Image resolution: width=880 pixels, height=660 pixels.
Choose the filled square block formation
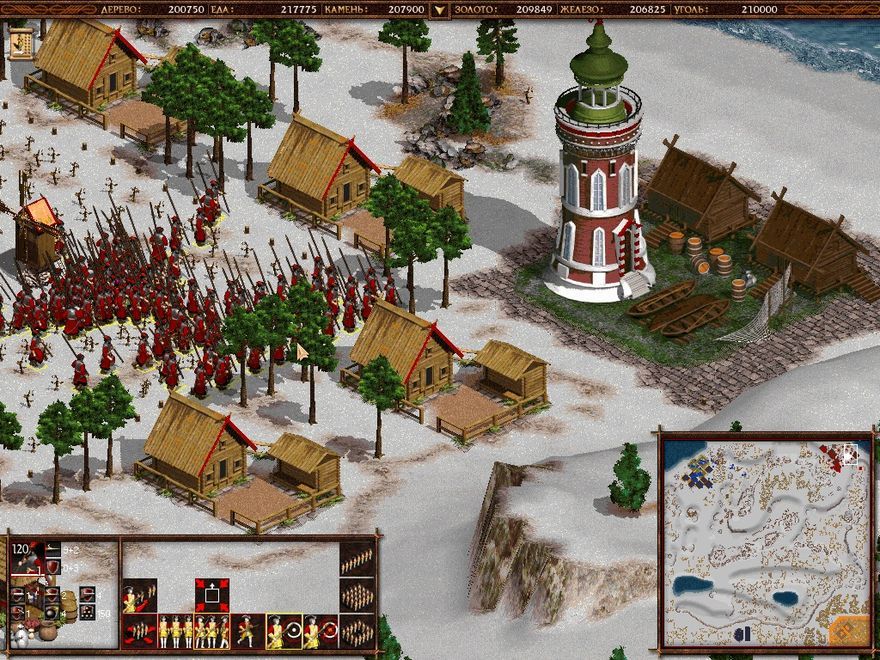[357, 597]
